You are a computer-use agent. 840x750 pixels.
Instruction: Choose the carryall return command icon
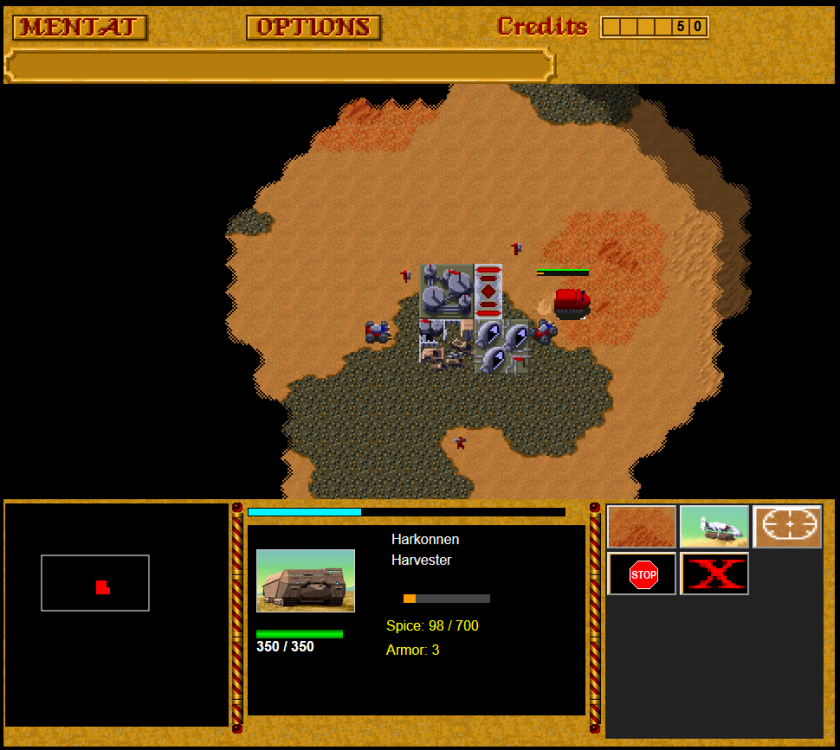point(714,526)
